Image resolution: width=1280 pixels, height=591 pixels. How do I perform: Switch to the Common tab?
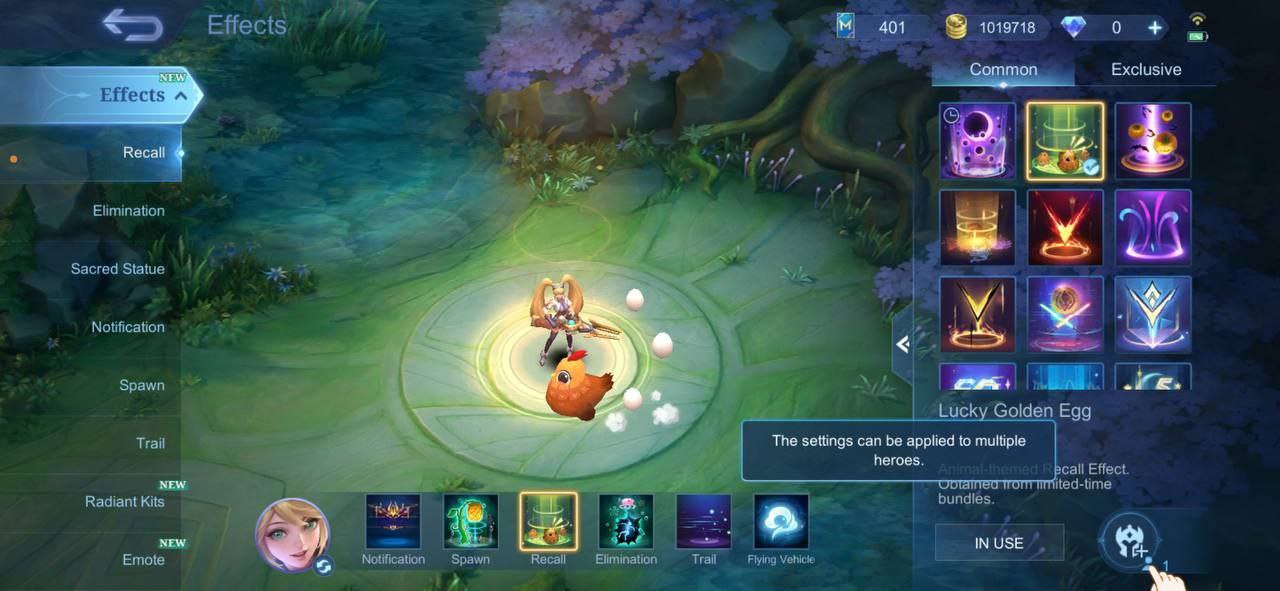1003,69
